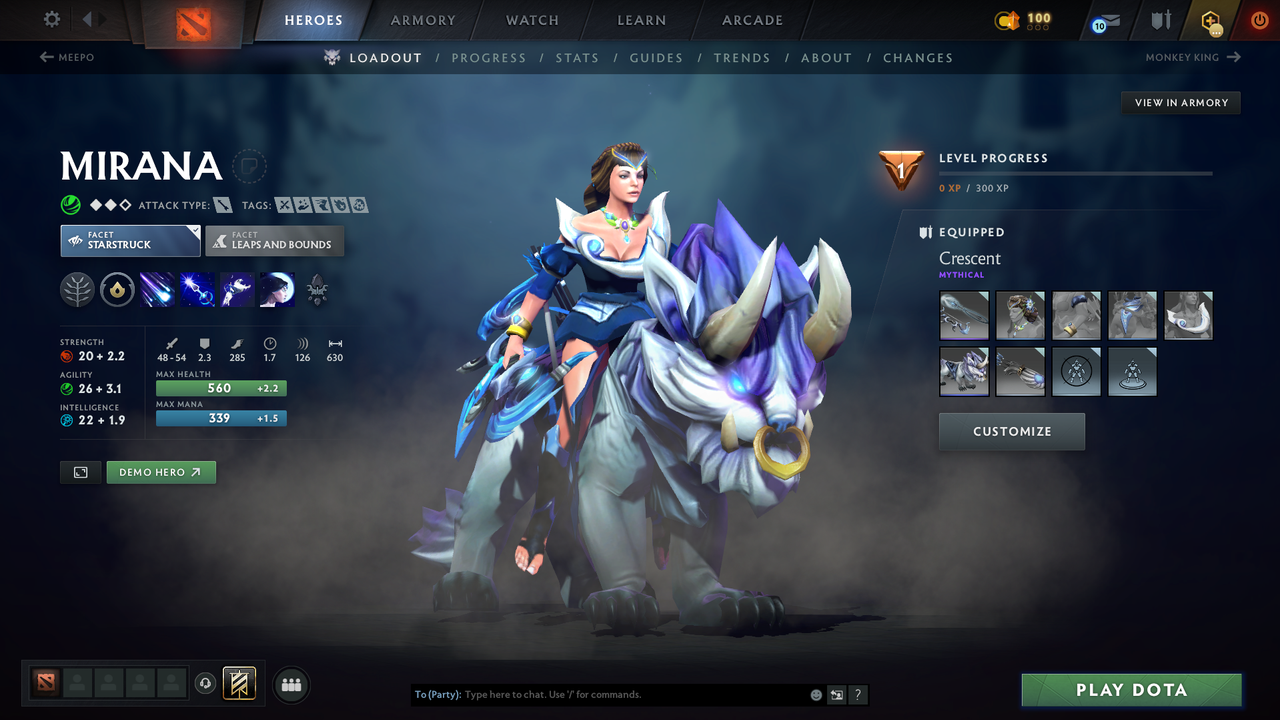The width and height of the screenshot is (1280, 720).
Task: Click the Level Progress XP bar
Action: pyautogui.click(x=1075, y=172)
